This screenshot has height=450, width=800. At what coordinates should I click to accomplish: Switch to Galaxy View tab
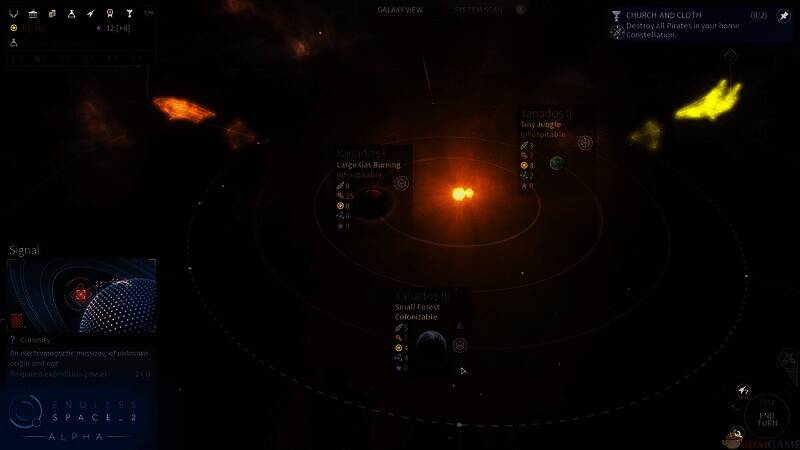coord(398,9)
